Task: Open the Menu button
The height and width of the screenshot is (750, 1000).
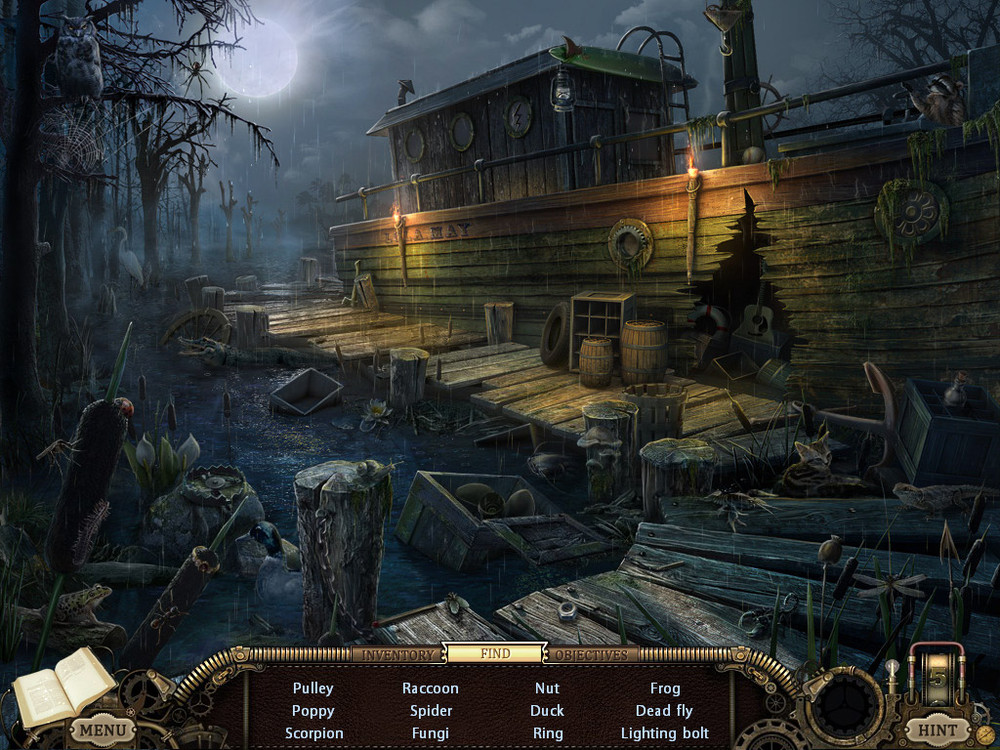Action: pyautogui.click(x=103, y=730)
